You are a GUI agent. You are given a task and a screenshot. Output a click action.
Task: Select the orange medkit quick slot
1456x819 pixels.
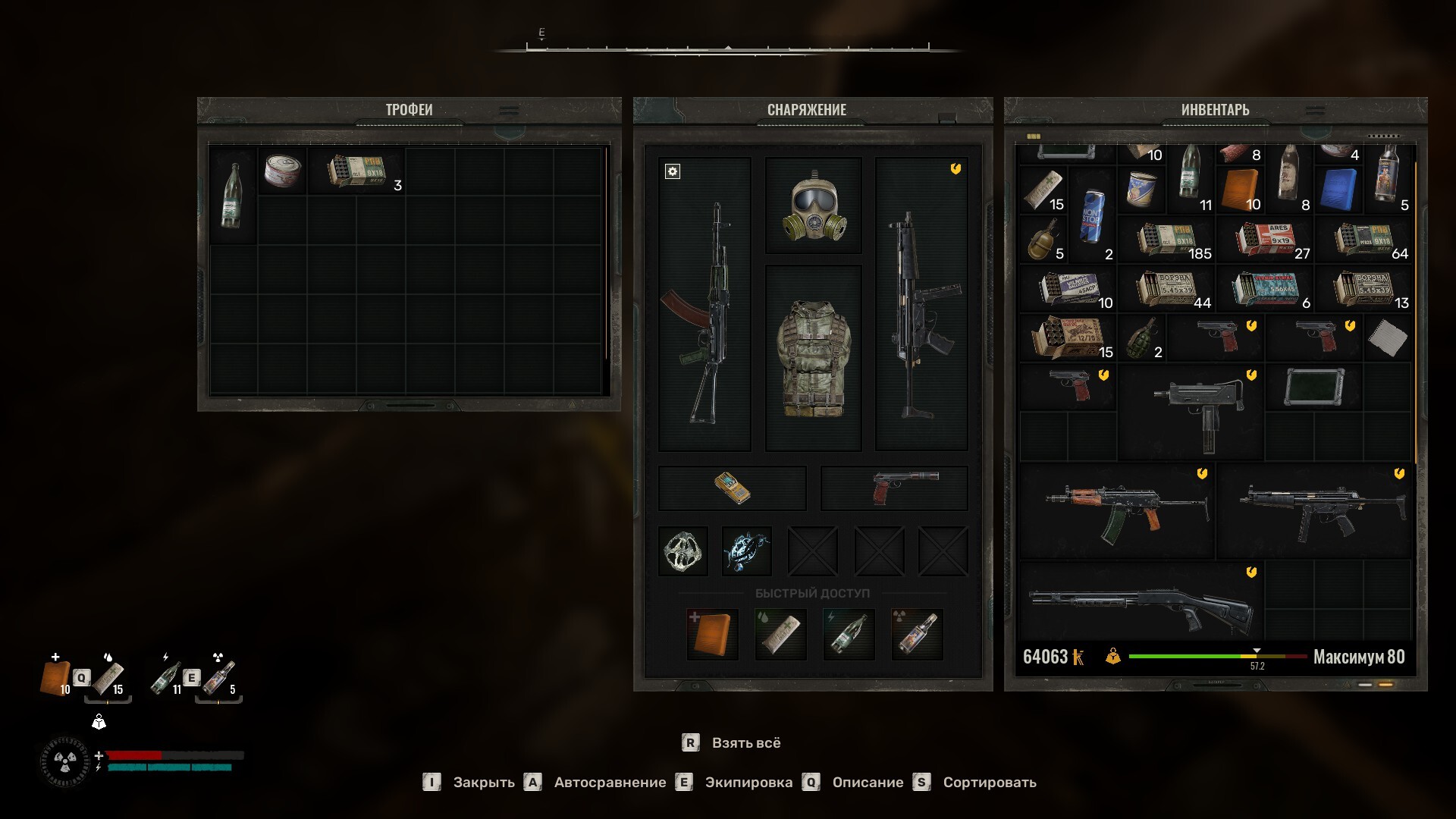point(712,634)
